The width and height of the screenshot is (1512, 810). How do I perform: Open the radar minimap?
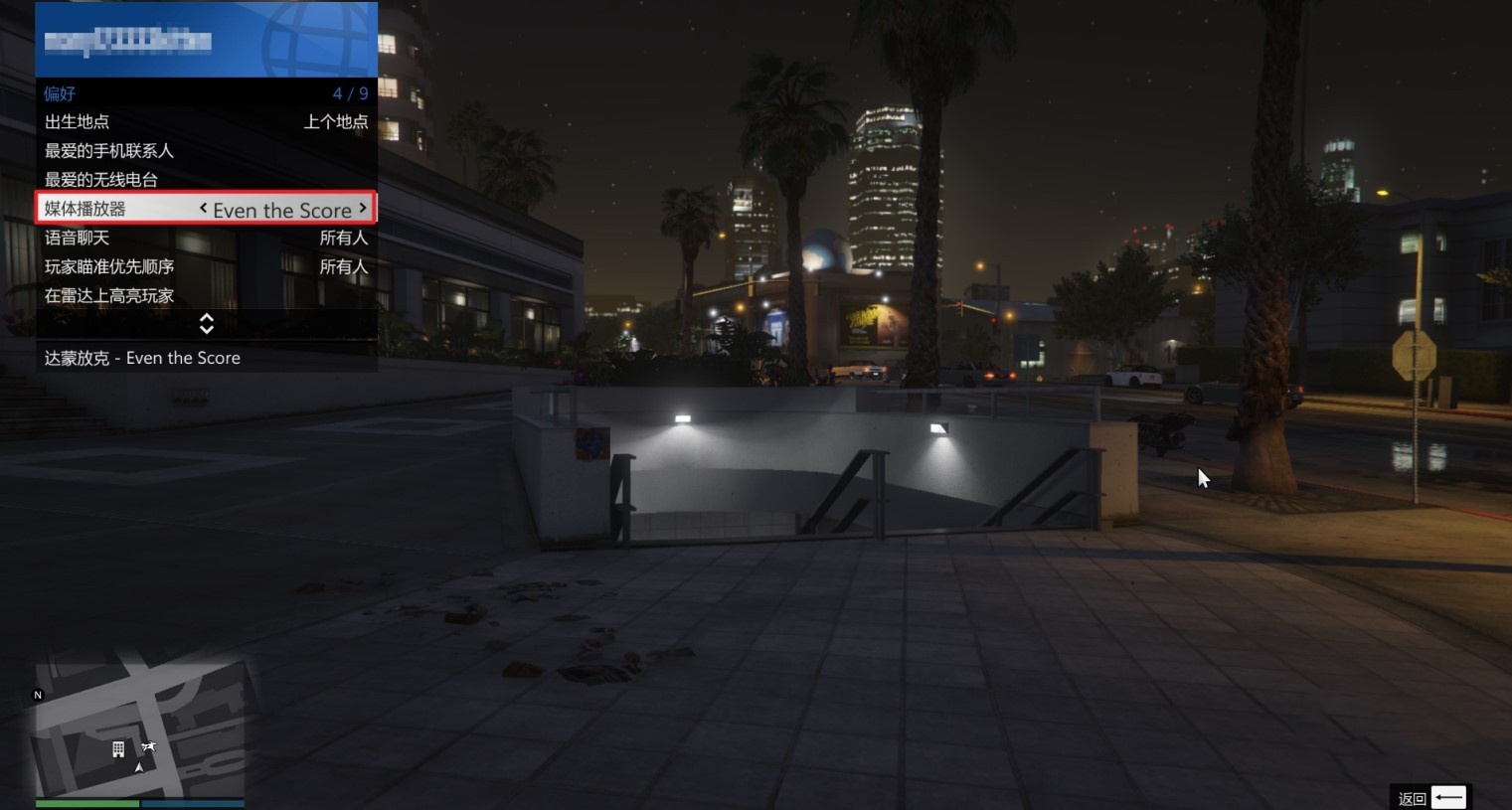click(139, 729)
